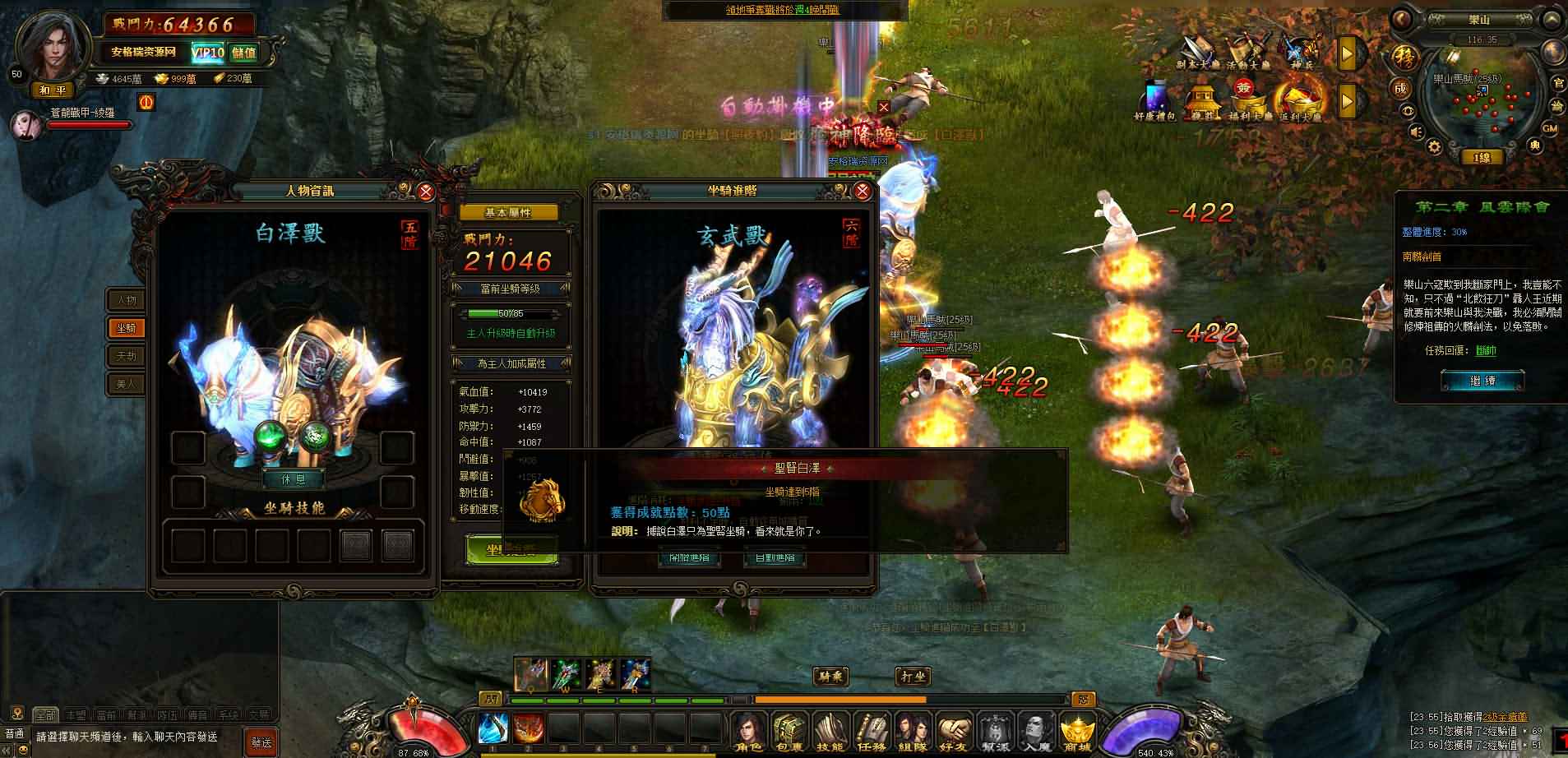Open the 技能 skills menu

click(x=830, y=731)
